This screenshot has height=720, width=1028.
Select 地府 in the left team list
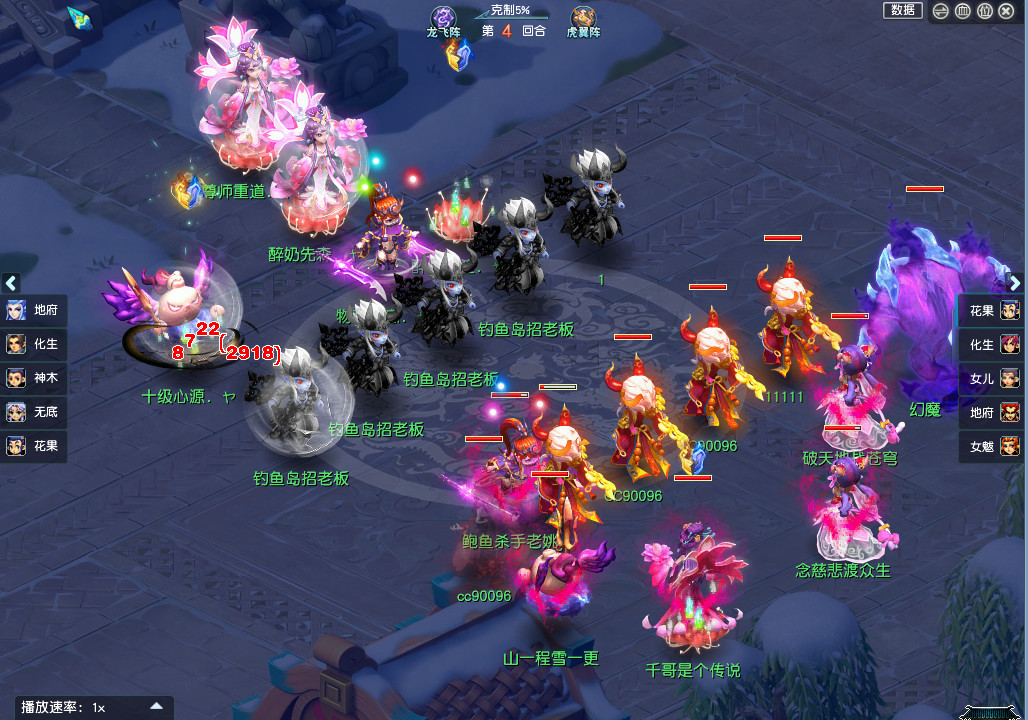(x=34, y=310)
